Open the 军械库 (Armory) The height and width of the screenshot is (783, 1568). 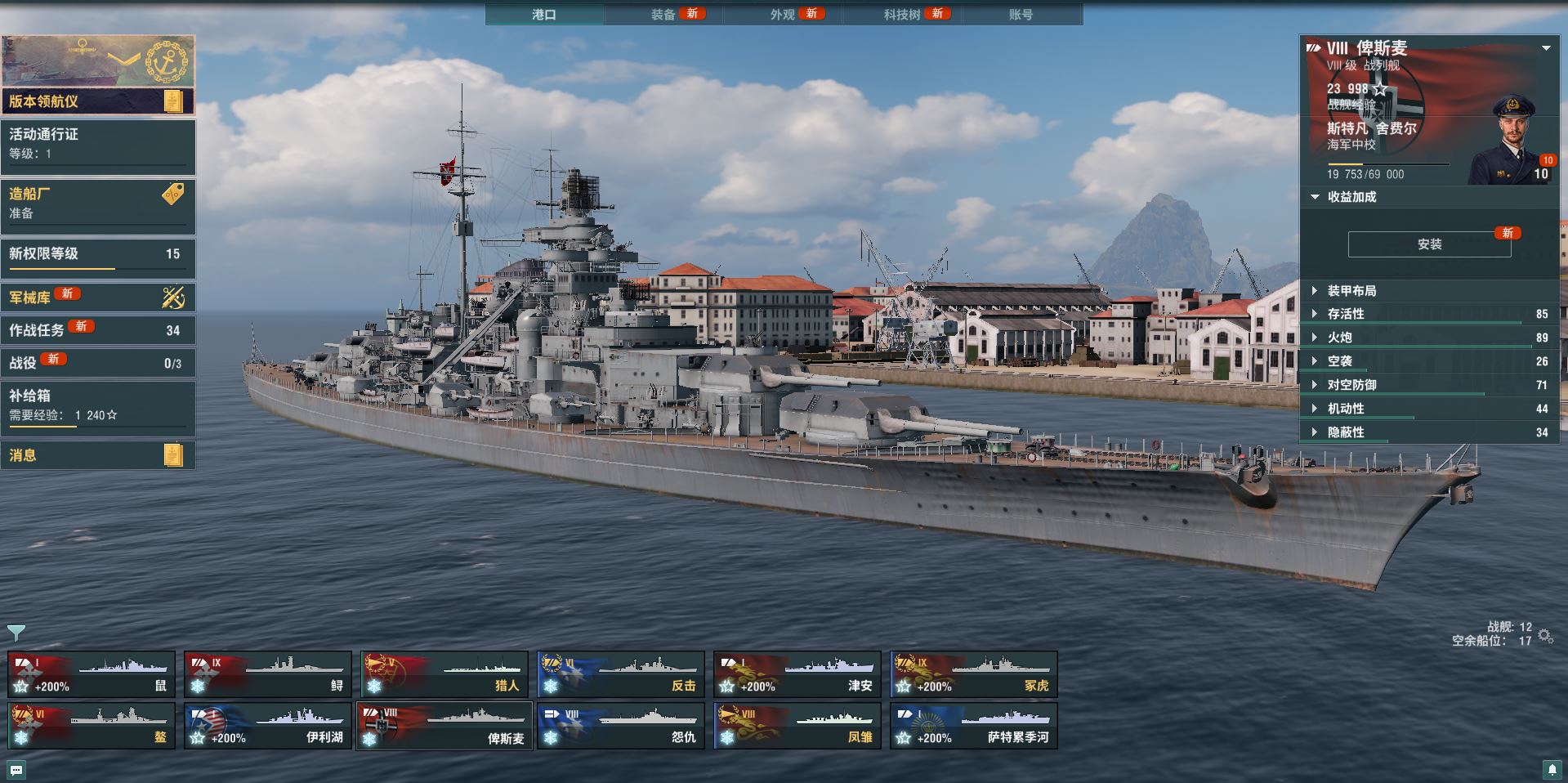[x=98, y=298]
